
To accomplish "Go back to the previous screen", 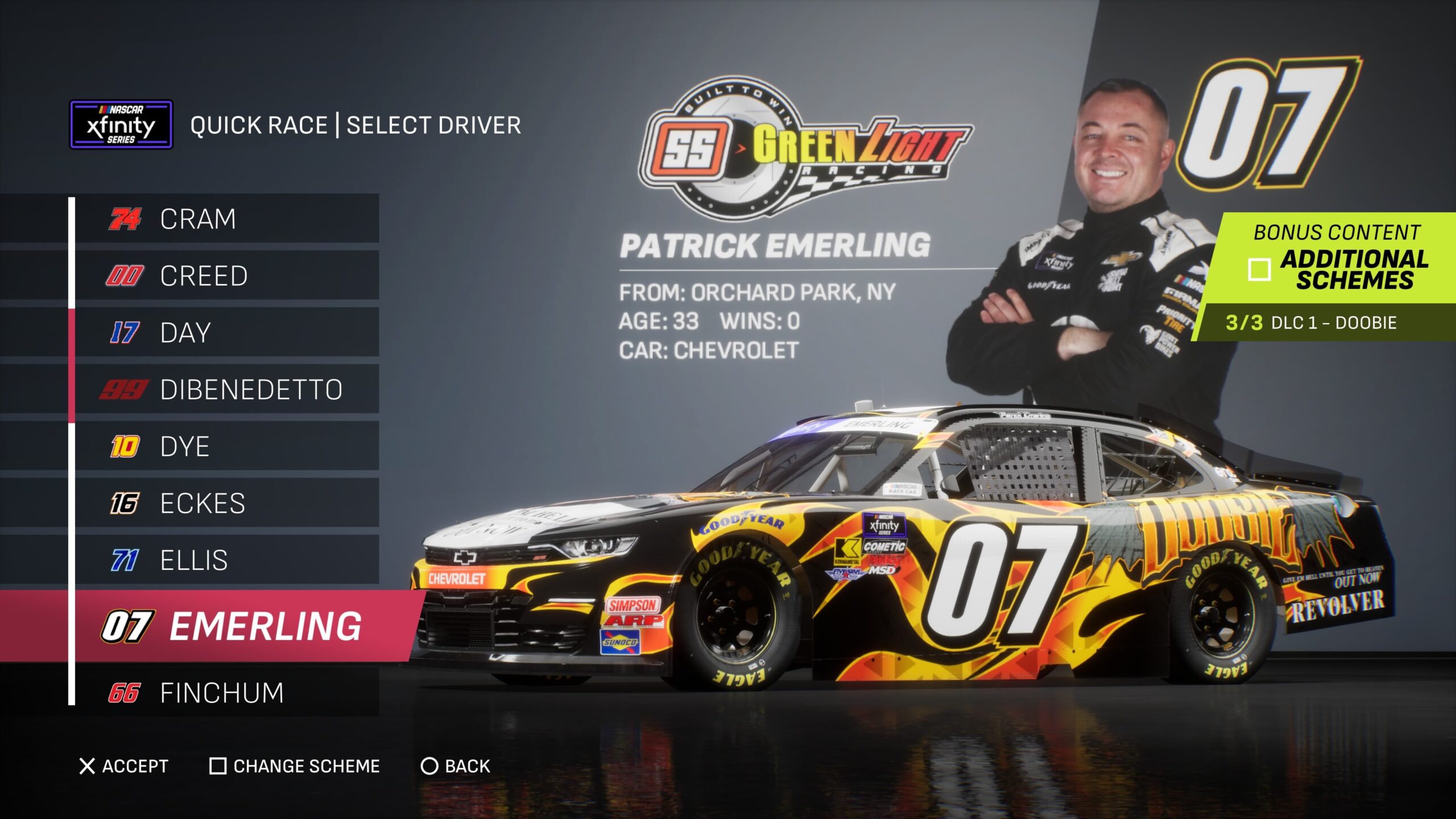I will tap(455, 766).
